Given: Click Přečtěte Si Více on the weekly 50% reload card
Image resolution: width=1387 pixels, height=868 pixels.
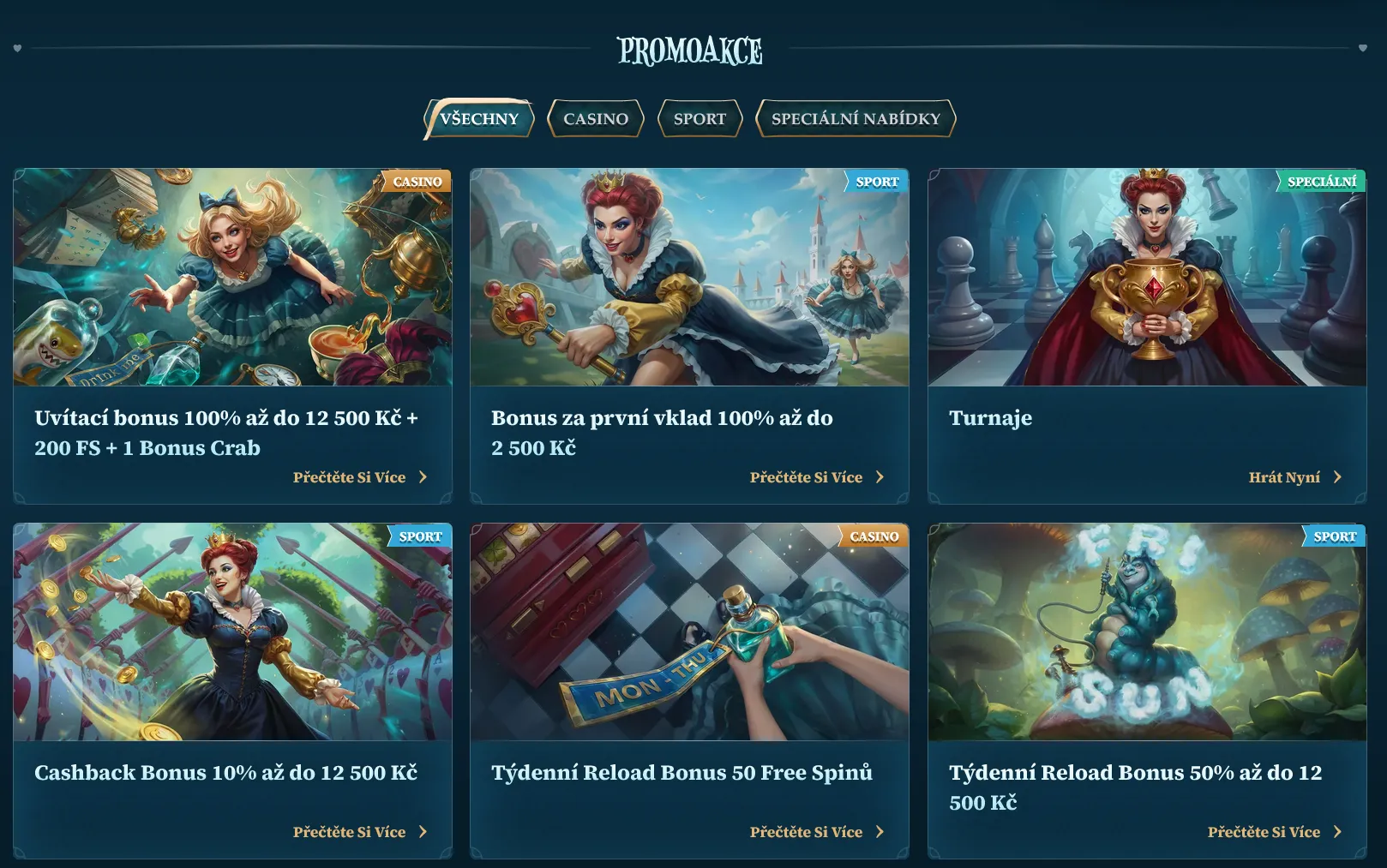Looking at the screenshot, I should [x=1264, y=831].
